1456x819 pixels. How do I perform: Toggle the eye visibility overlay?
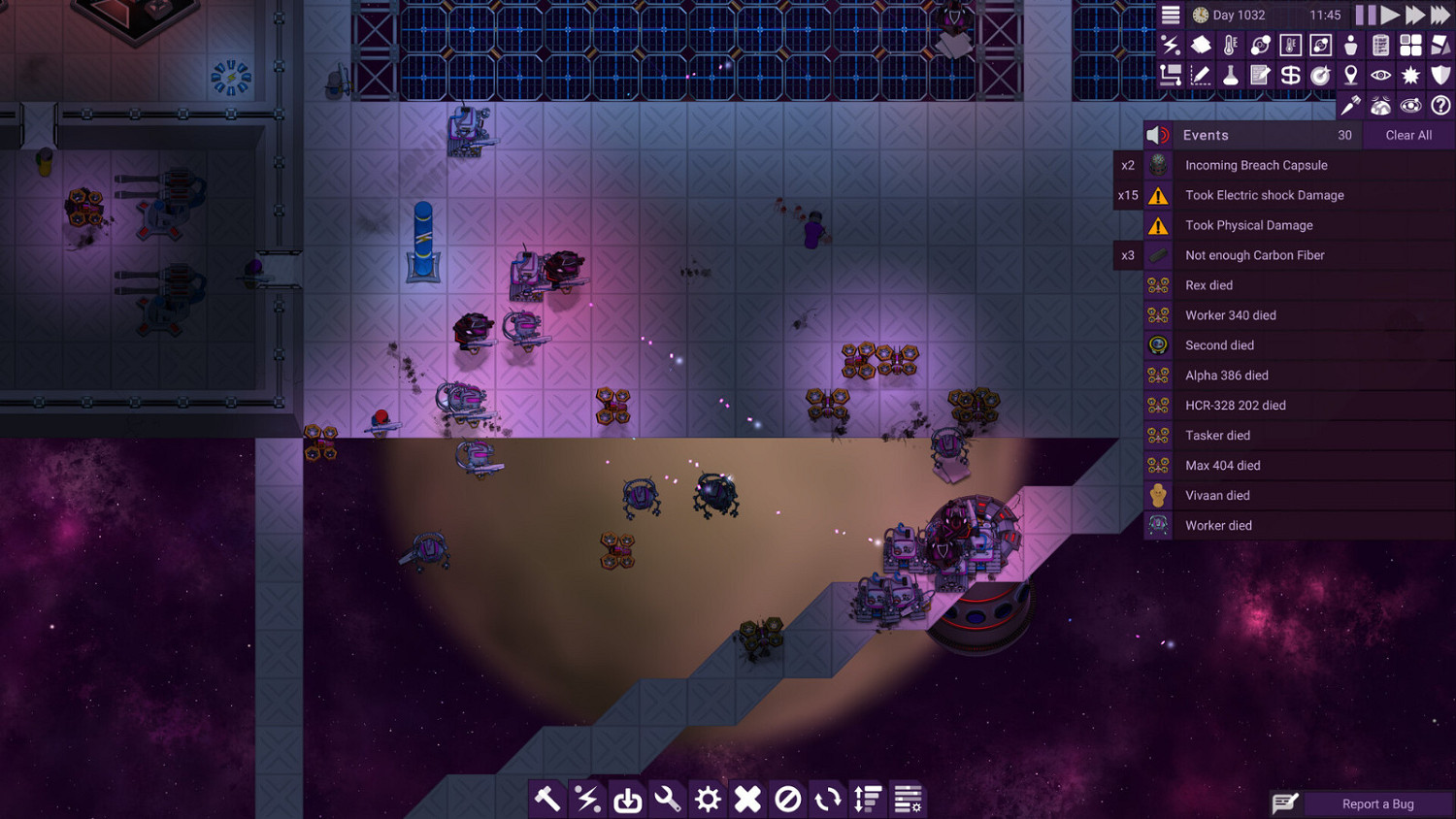coord(1379,74)
